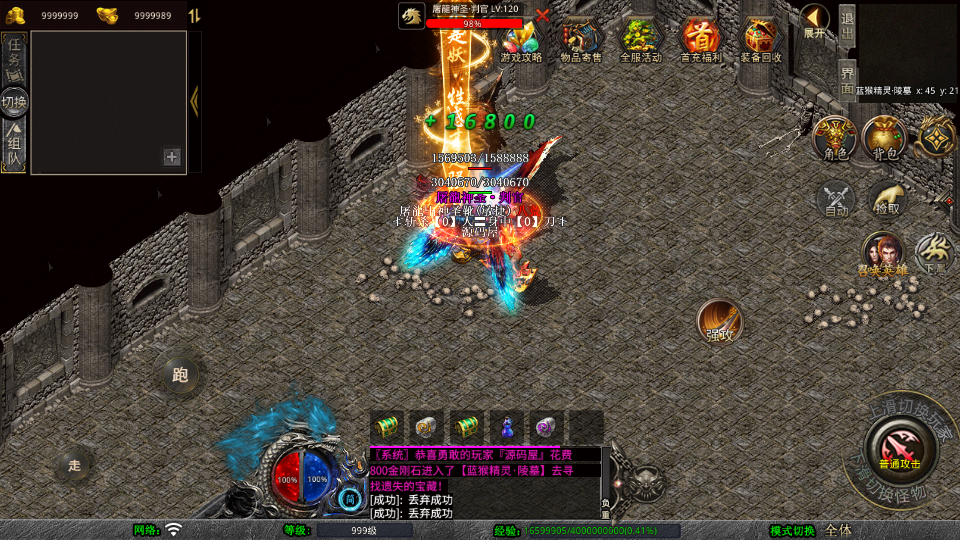The height and width of the screenshot is (540, 960).
Task: Open the 背包 backpack
Action: pos(885,138)
